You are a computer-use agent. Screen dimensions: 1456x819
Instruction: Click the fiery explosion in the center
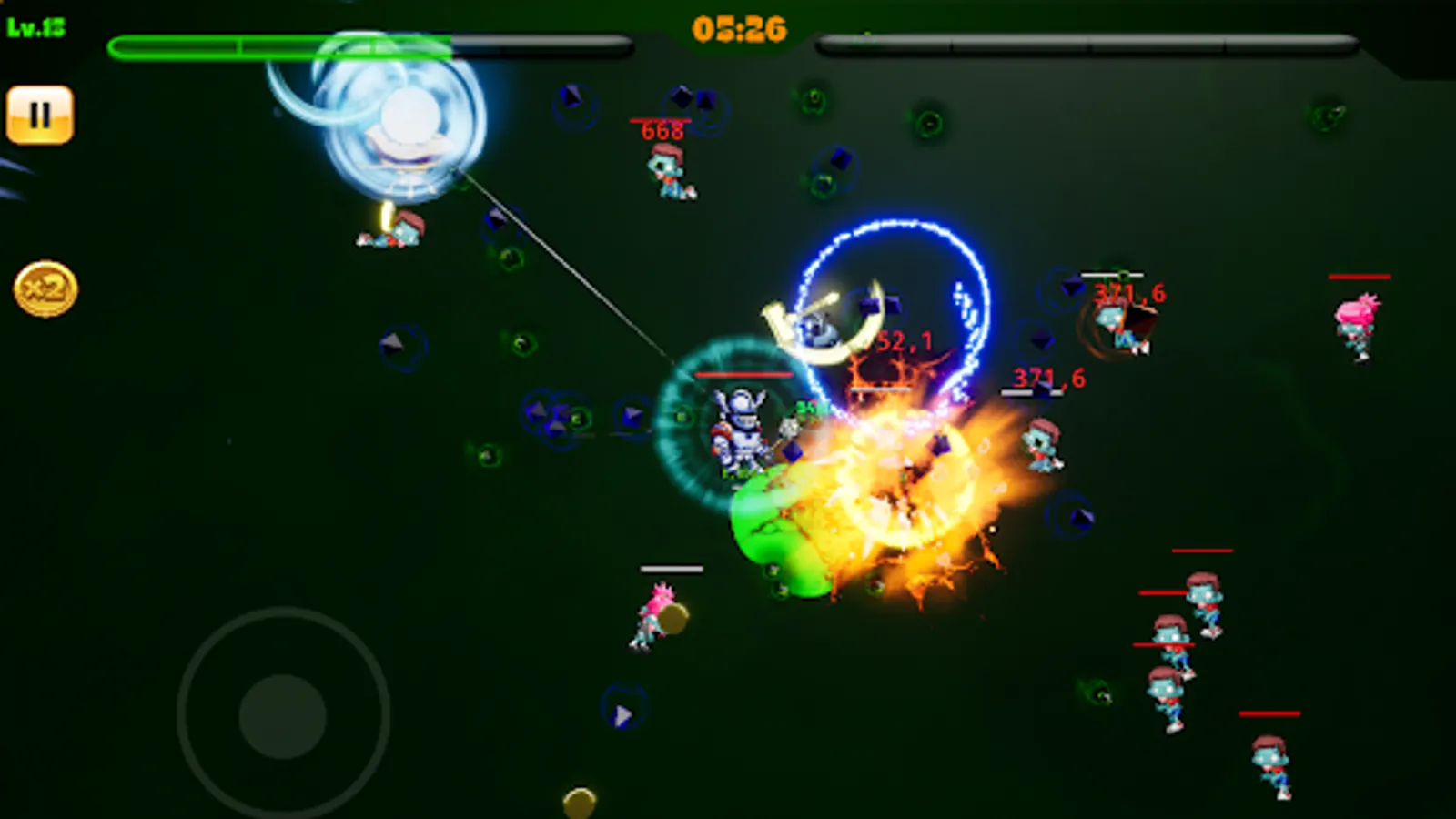pos(901,491)
